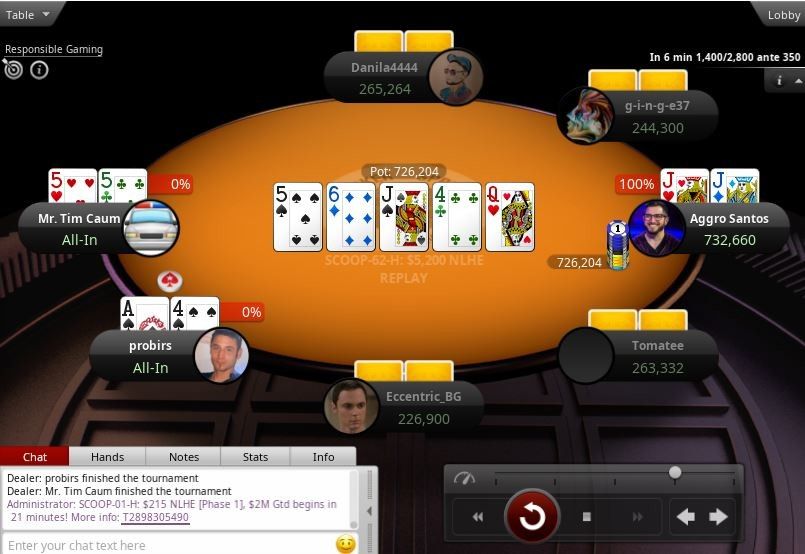Open the Table dropdown menu
The height and width of the screenshot is (554, 805).
[26, 15]
